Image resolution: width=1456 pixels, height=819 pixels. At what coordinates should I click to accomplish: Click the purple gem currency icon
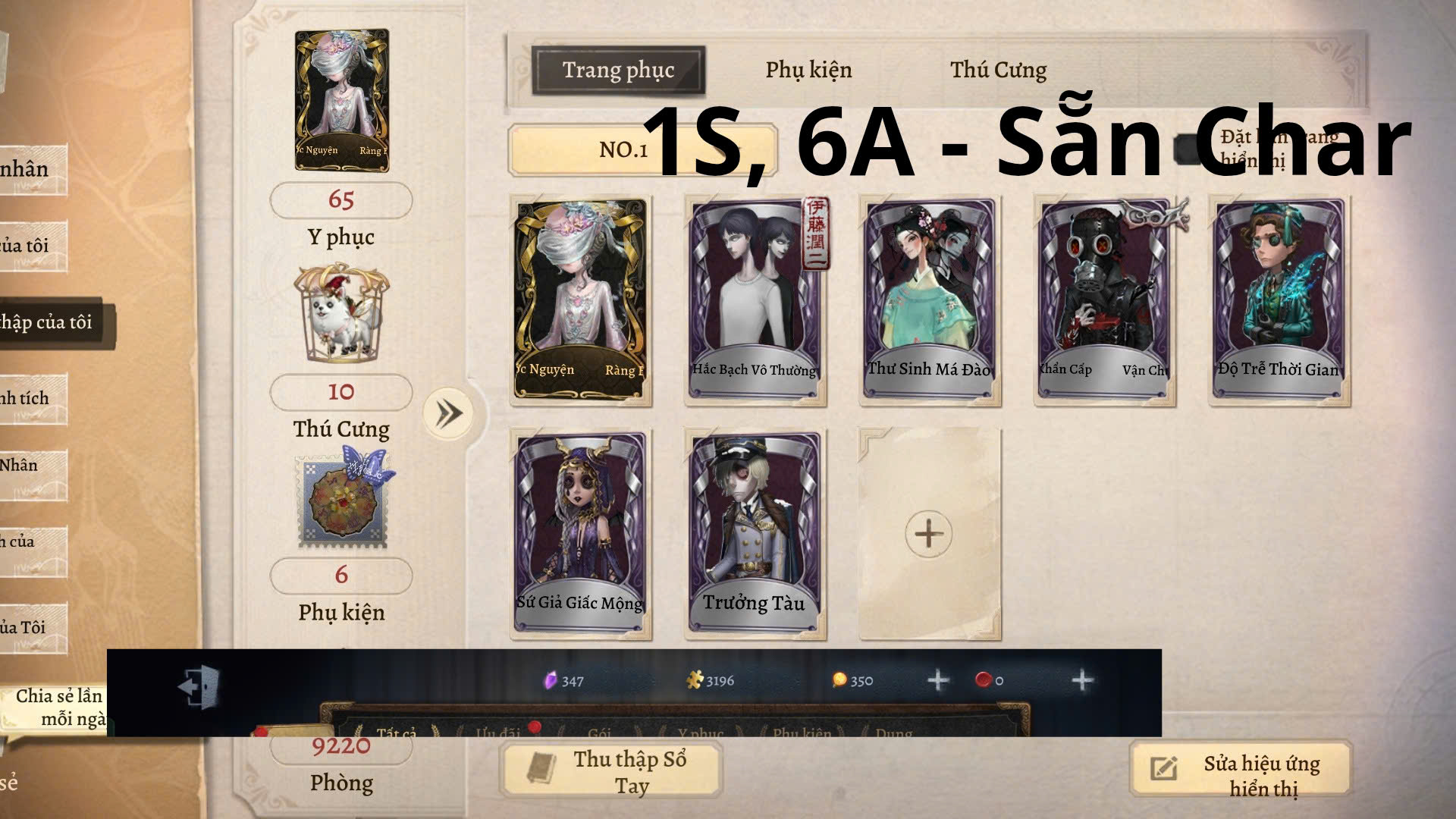coord(550,680)
